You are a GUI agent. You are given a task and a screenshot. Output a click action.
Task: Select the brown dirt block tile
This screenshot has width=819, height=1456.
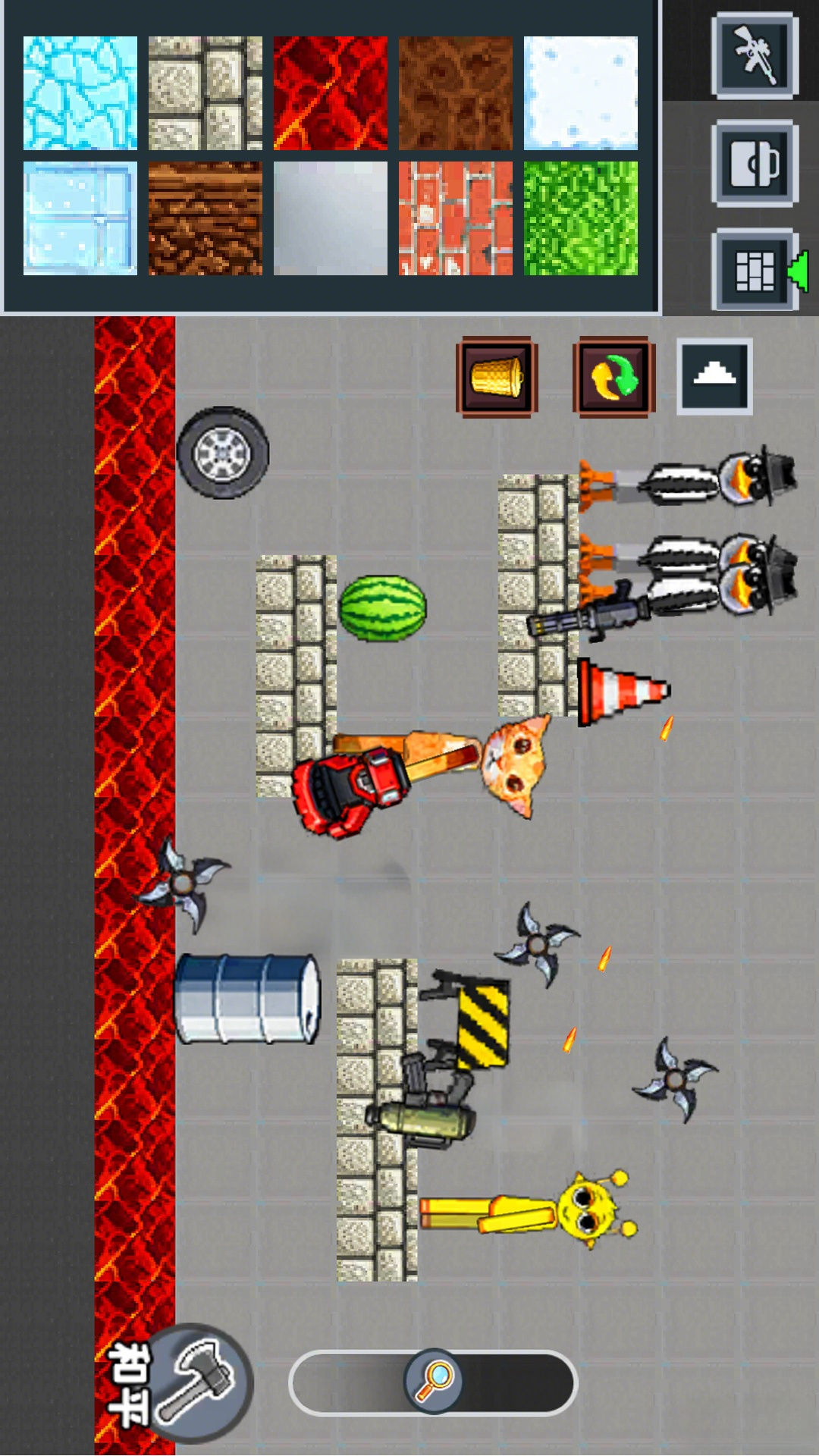pos(456,93)
